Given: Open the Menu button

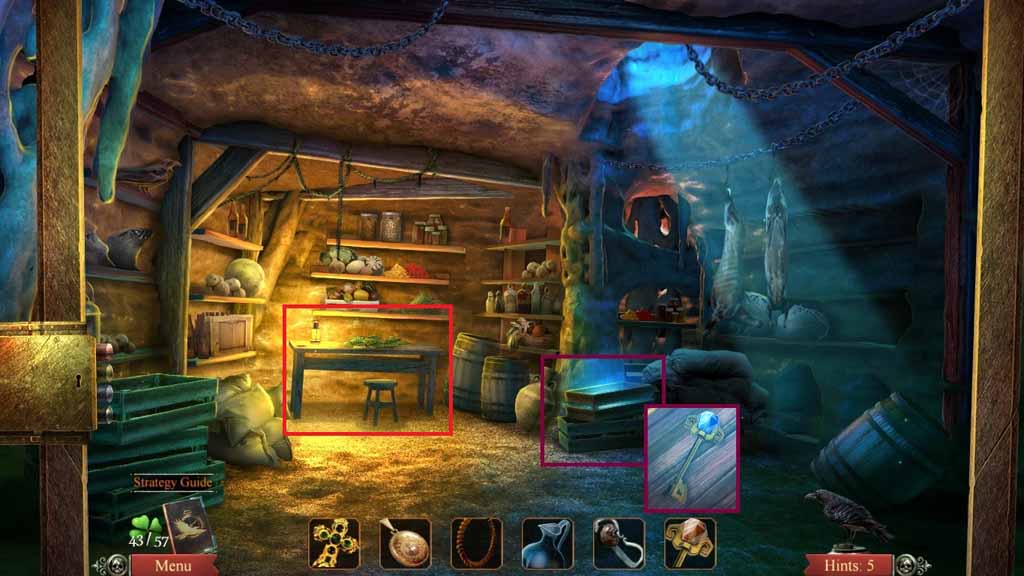Looking at the screenshot, I should click(x=160, y=565).
